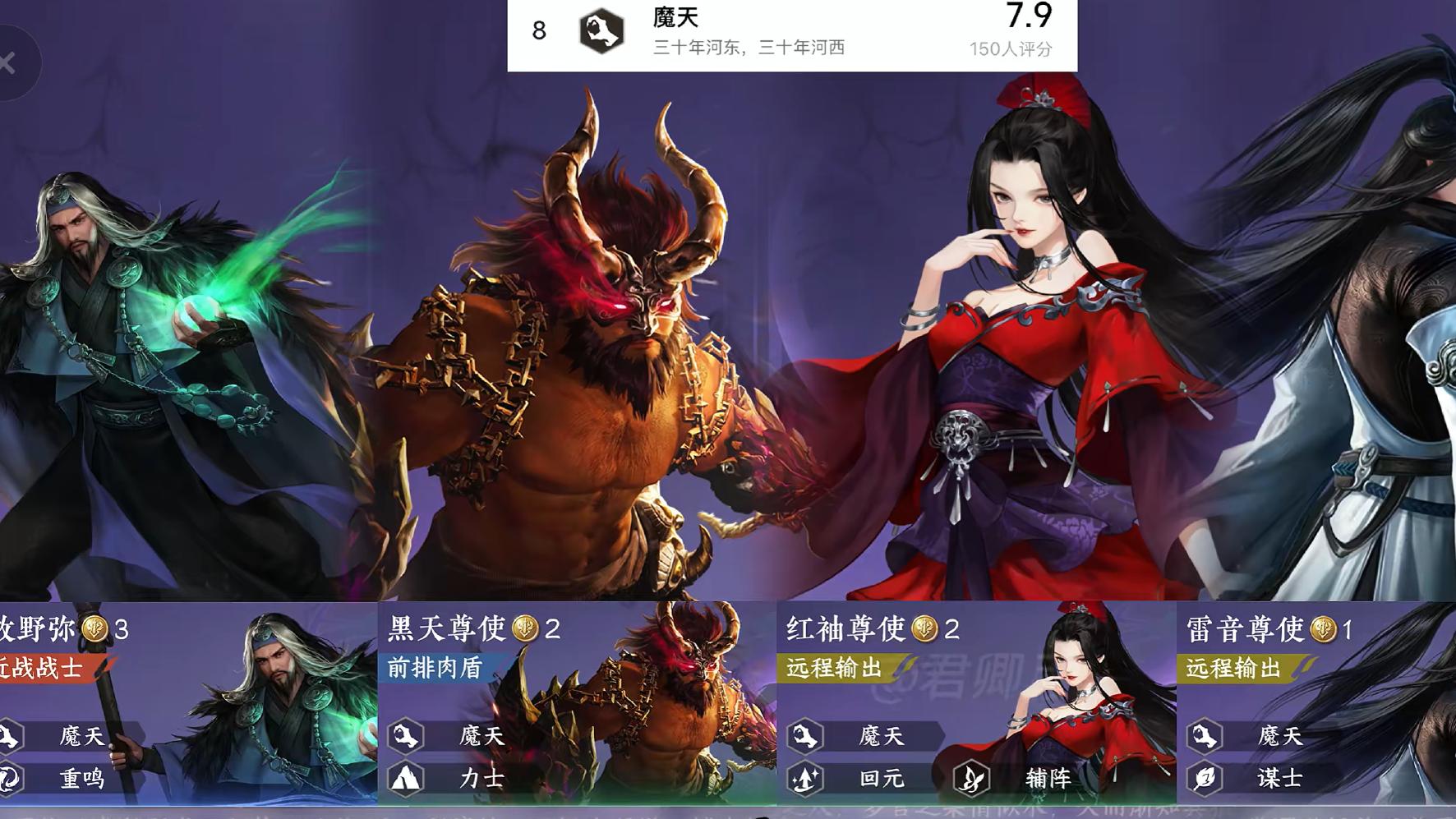The width and height of the screenshot is (1456, 819).
Task: Click the 重鸣 trait icon on 牧野弥's card
Action: pos(8,780)
